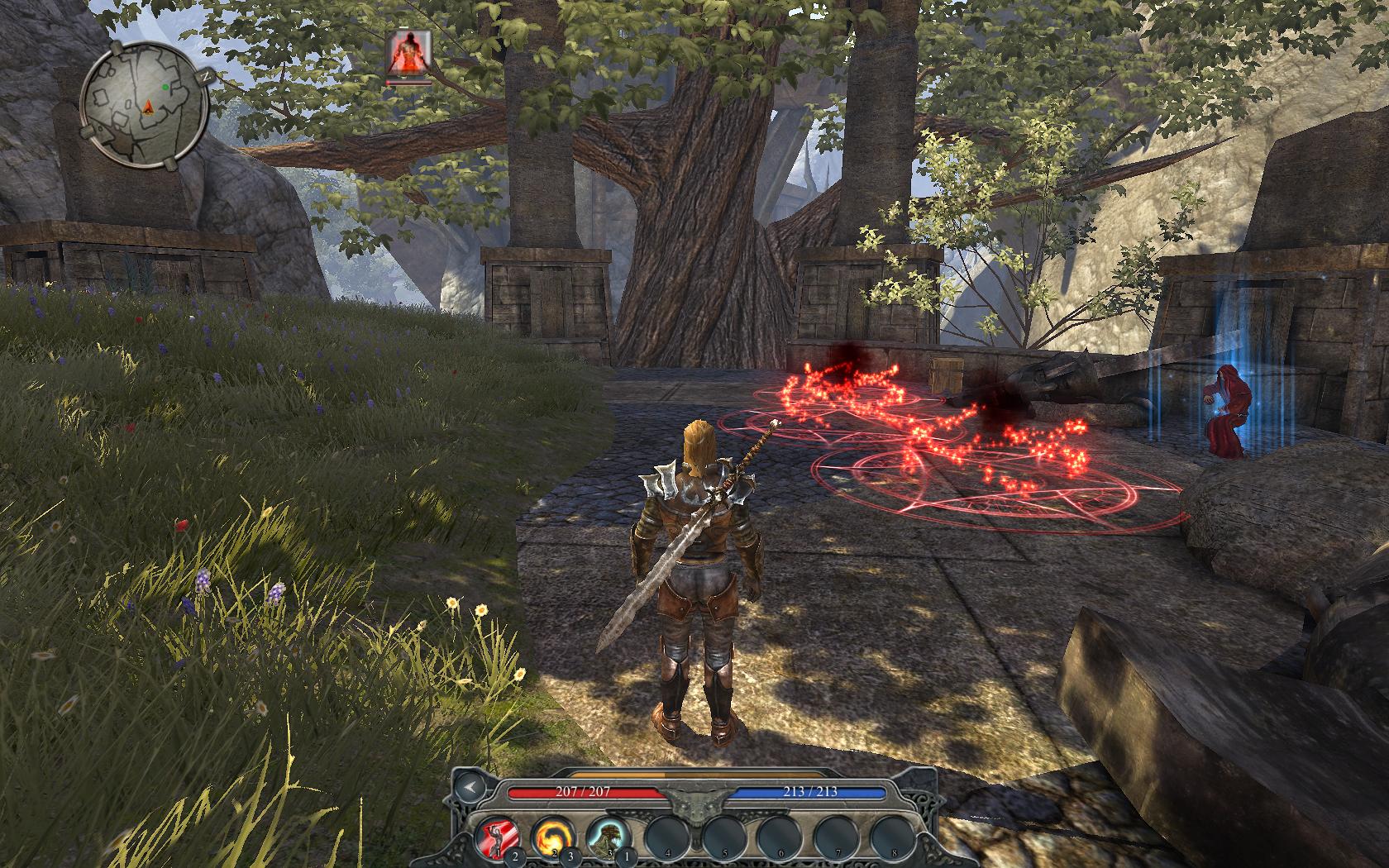Viewport: 1389px width, 868px height.
Task: Click the left arrow hotbar toggle button
Action: point(470,787)
